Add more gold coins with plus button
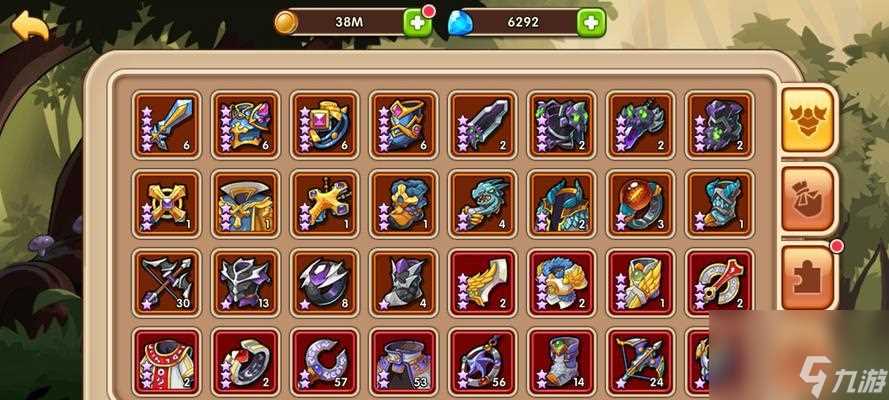Image resolution: width=889 pixels, height=400 pixels. (x=419, y=23)
